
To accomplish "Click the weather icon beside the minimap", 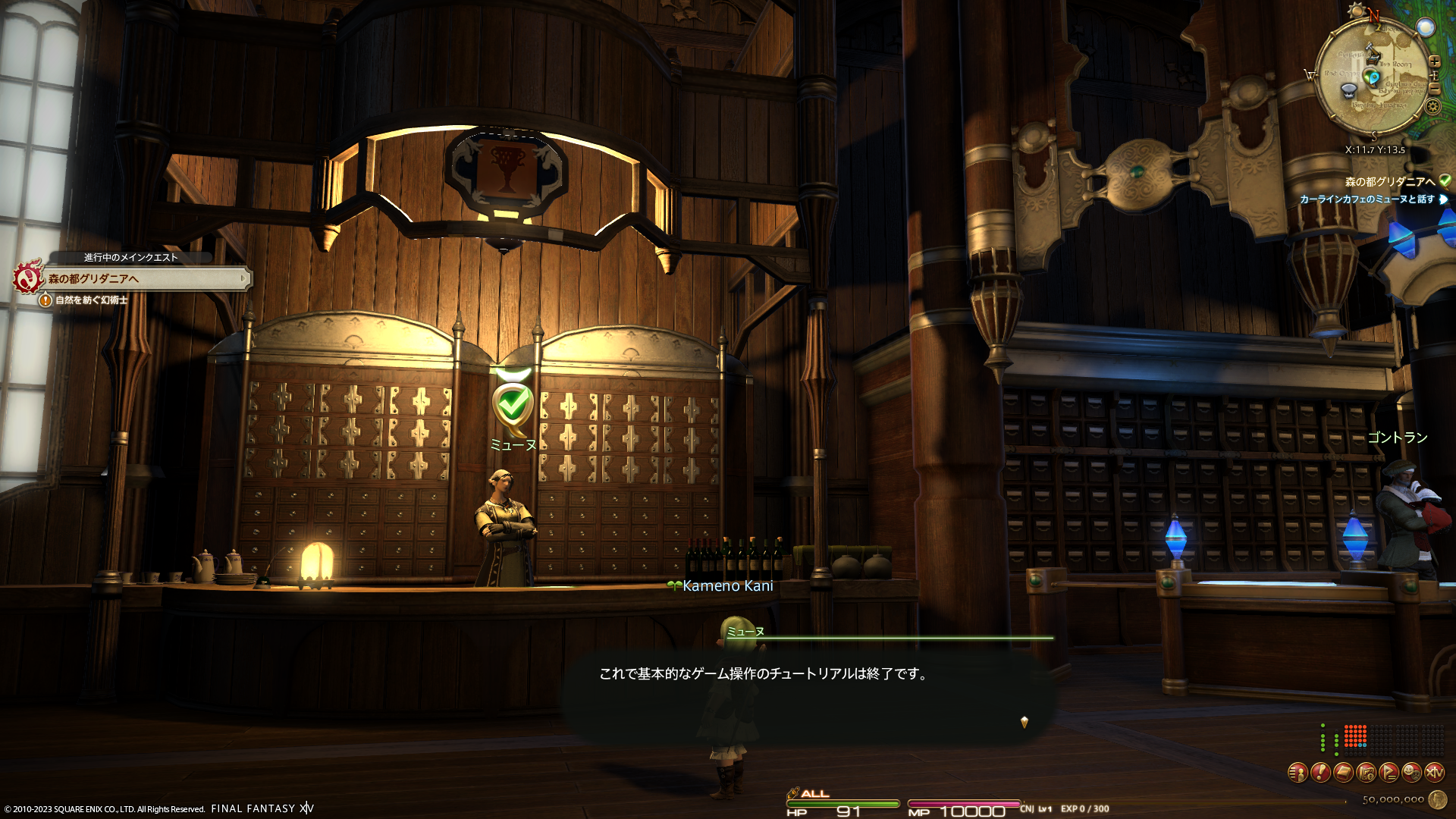I will click(x=1426, y=28).
